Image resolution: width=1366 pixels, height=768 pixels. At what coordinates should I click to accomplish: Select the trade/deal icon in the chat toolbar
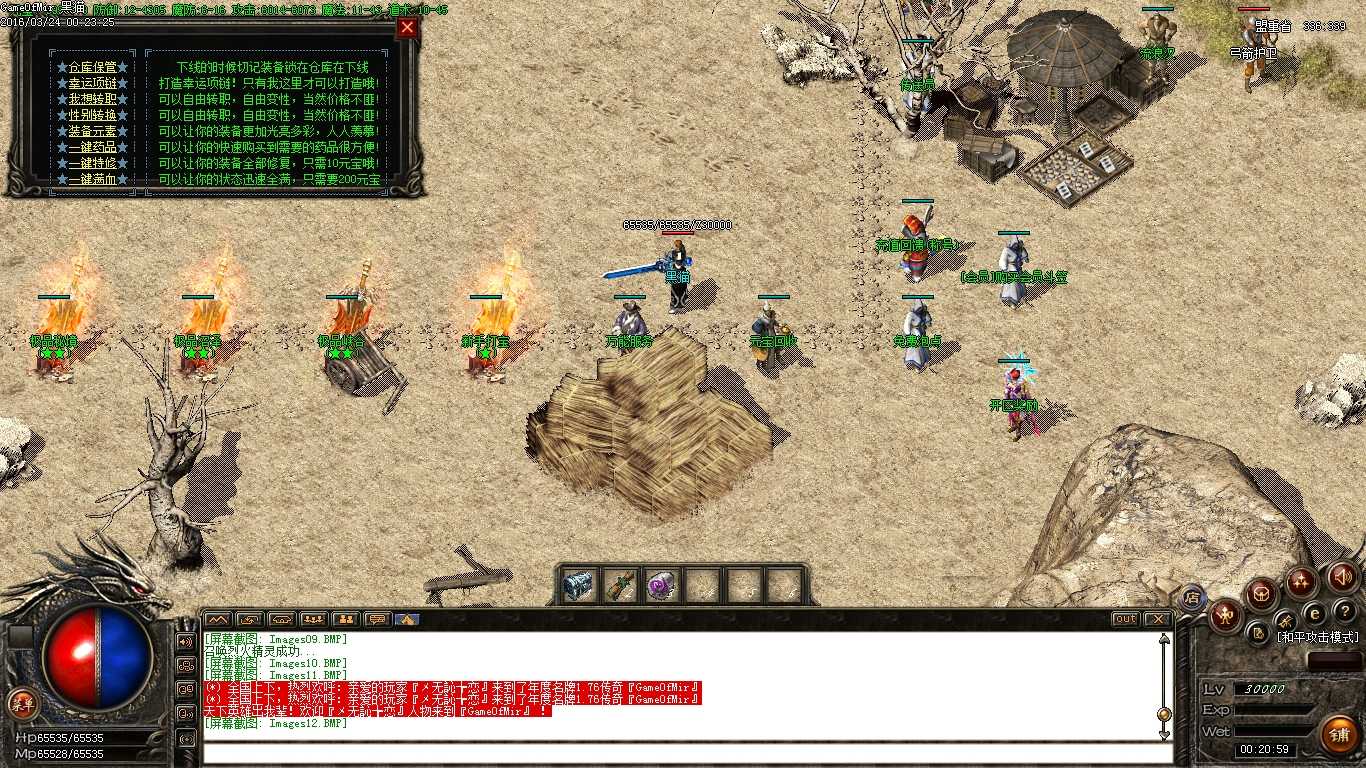point(248,620)
